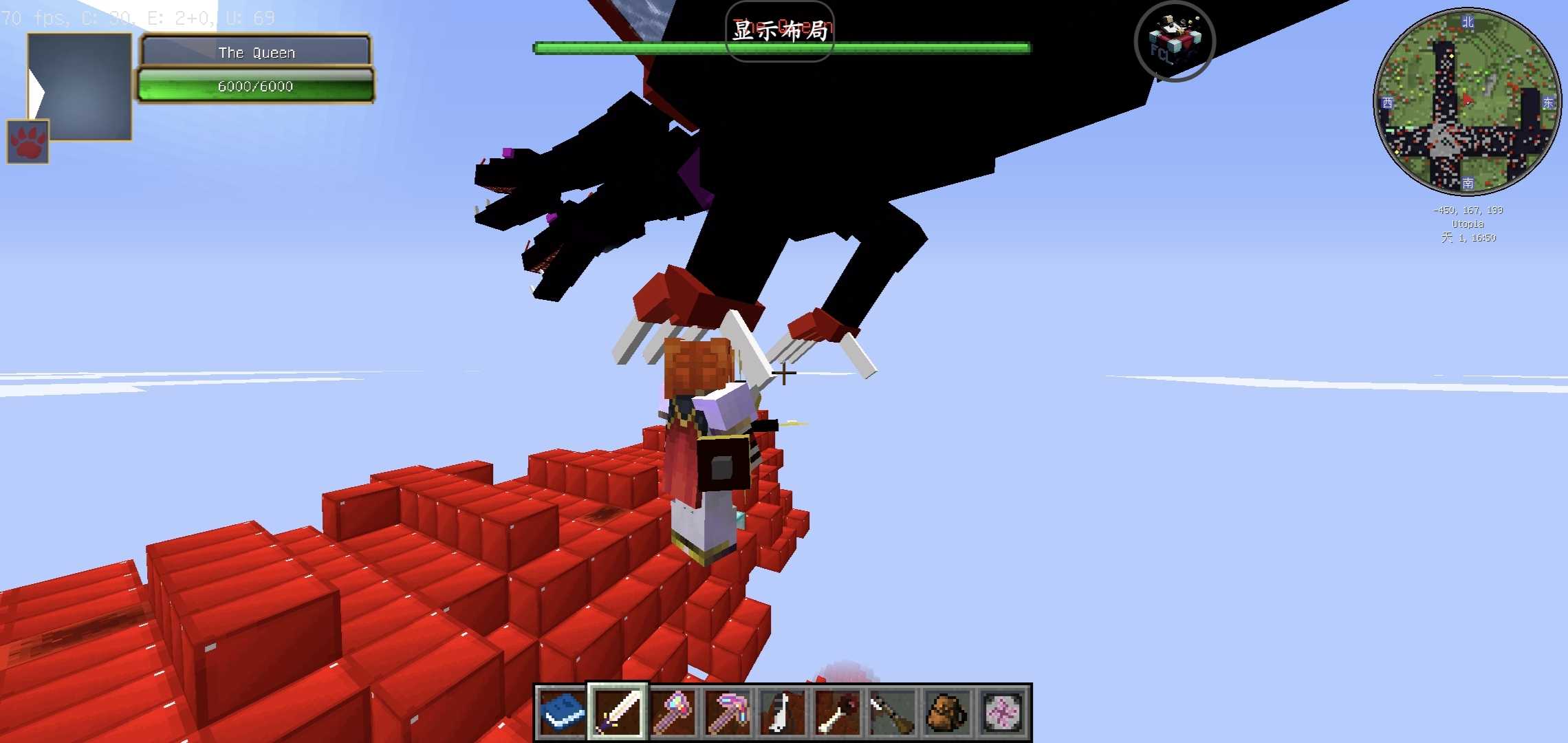Select the red paw print icon
This screenshot has height=743, width=1568.
tap(28, 142)
